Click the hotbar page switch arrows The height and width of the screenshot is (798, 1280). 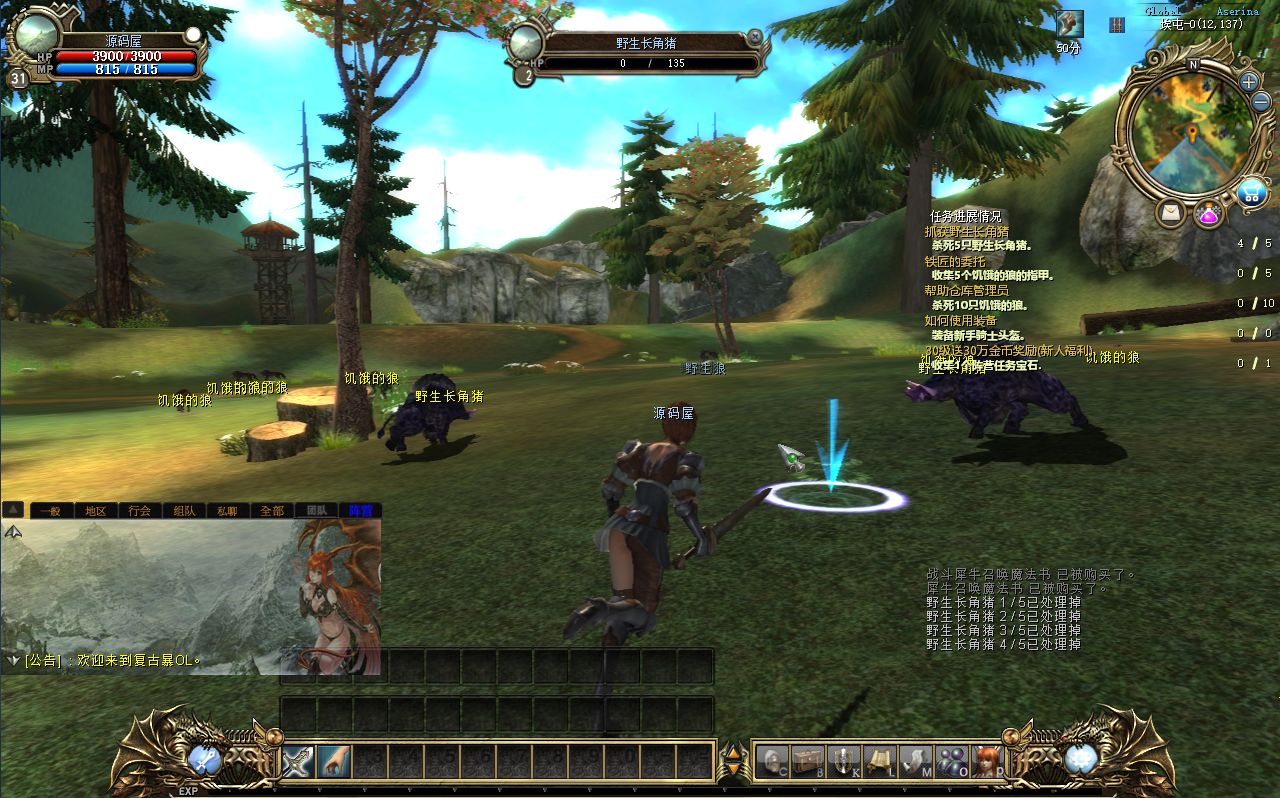[733, 762]
